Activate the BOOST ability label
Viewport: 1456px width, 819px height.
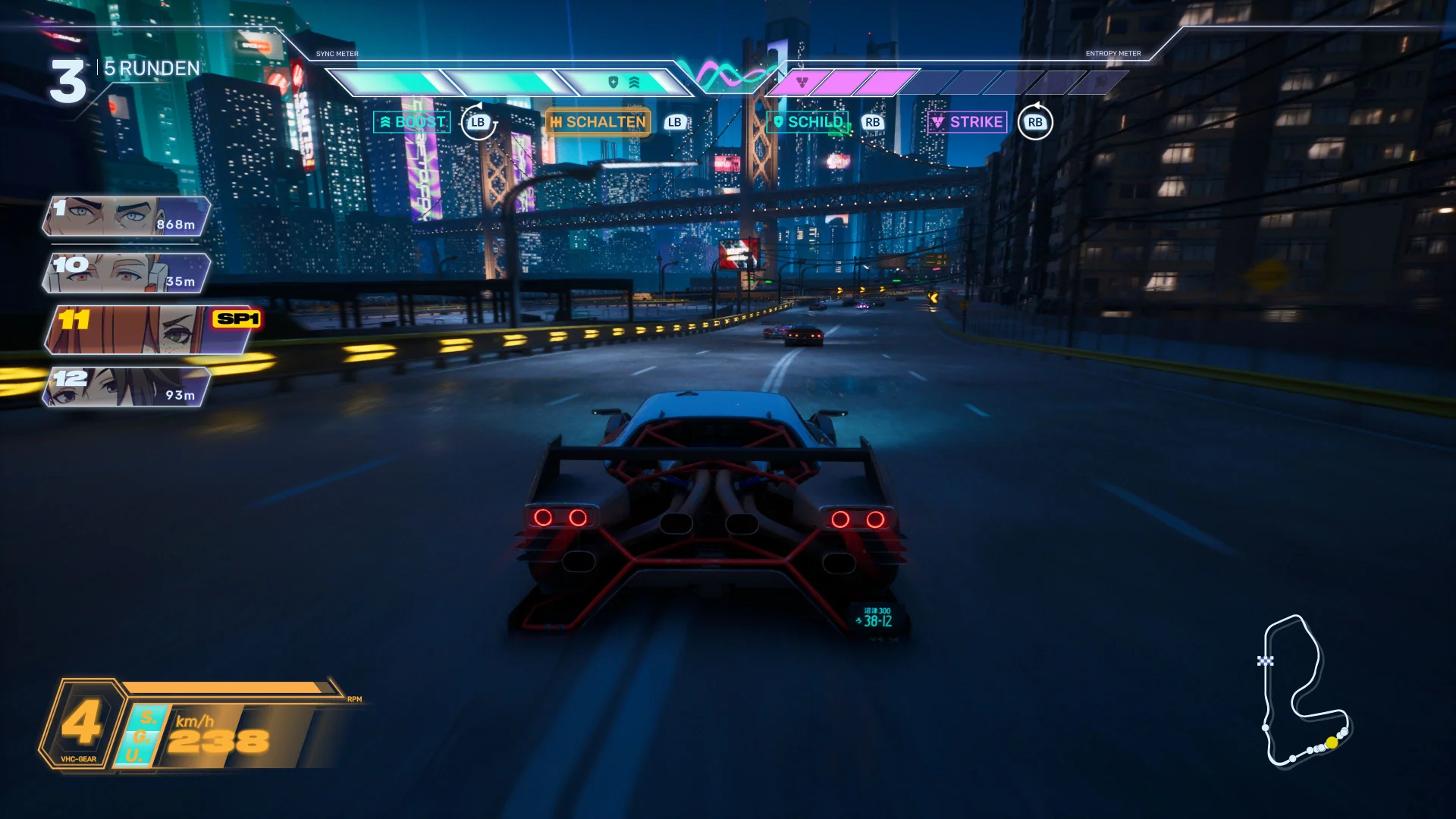pyautogui.click(x=413, y=122)
